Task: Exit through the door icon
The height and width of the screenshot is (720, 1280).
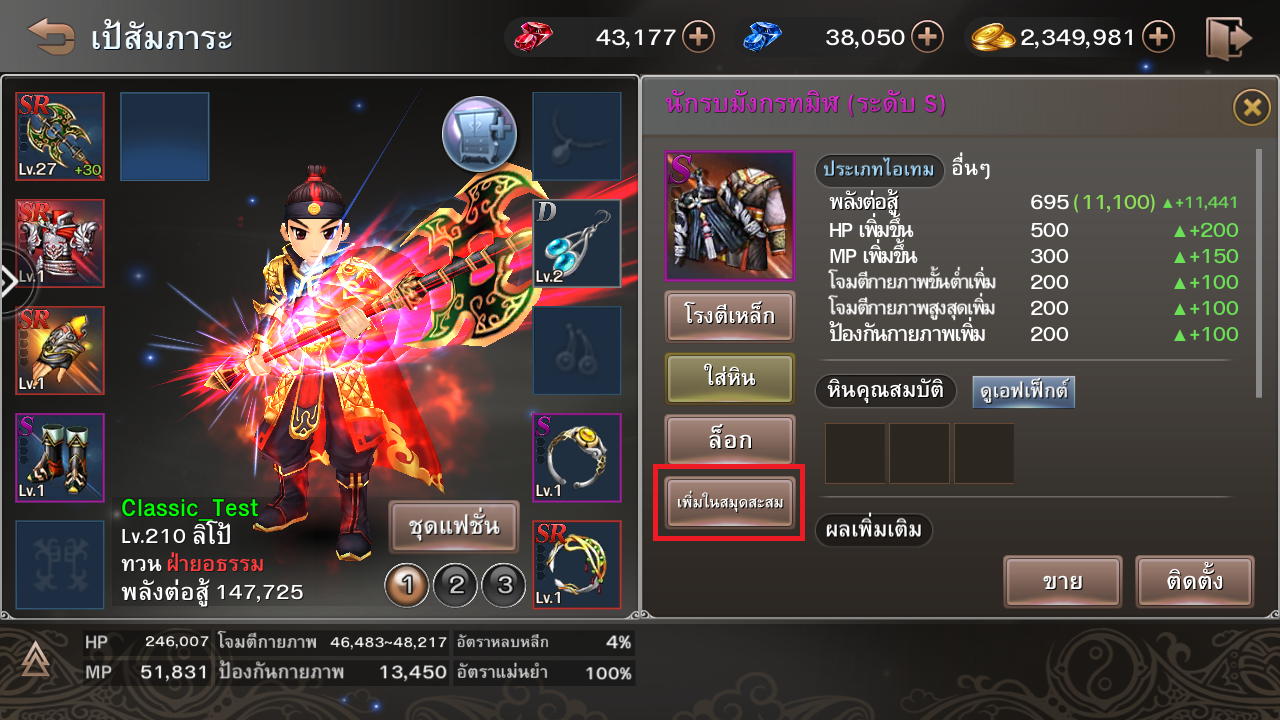Action: [x=1228, y=38]
